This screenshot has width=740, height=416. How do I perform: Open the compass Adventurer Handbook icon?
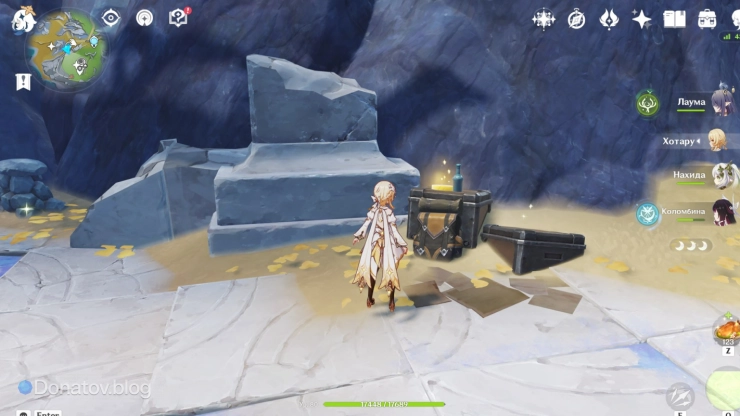tap(577, 19)
